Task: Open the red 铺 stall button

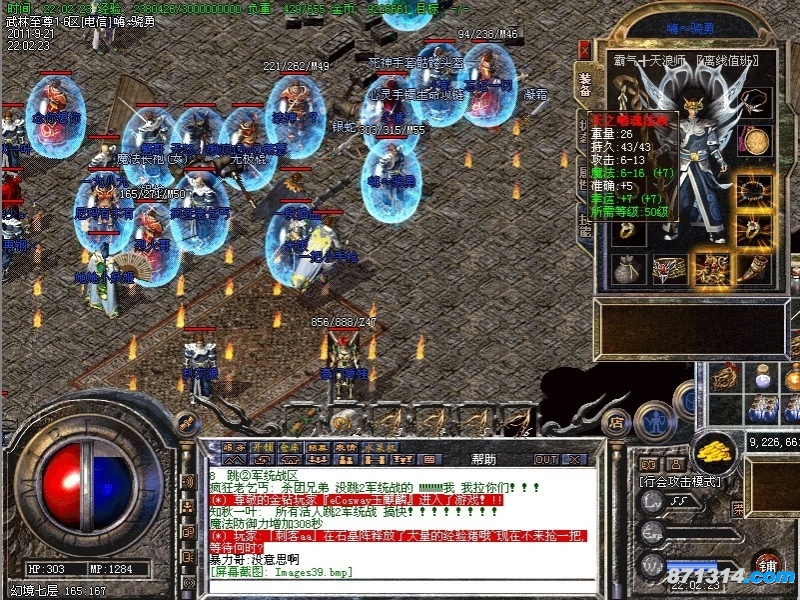Action: coord(767,564)
